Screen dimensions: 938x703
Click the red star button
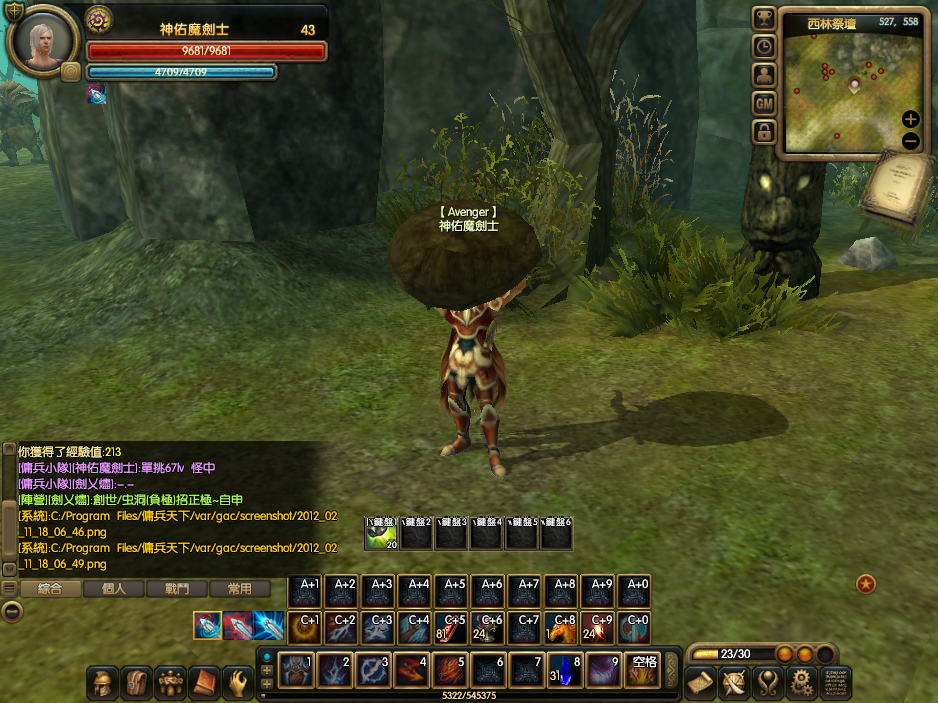click(866, 583)
